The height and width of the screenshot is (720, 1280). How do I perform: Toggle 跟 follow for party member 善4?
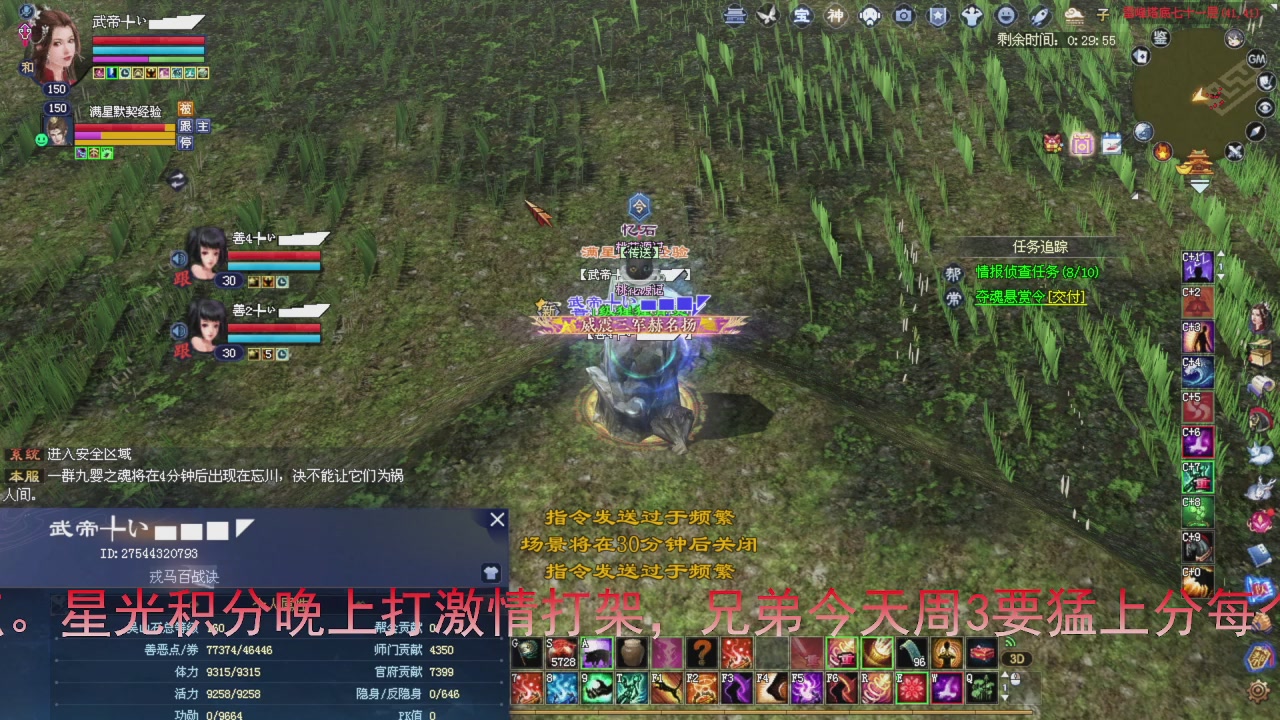[181, 278]
